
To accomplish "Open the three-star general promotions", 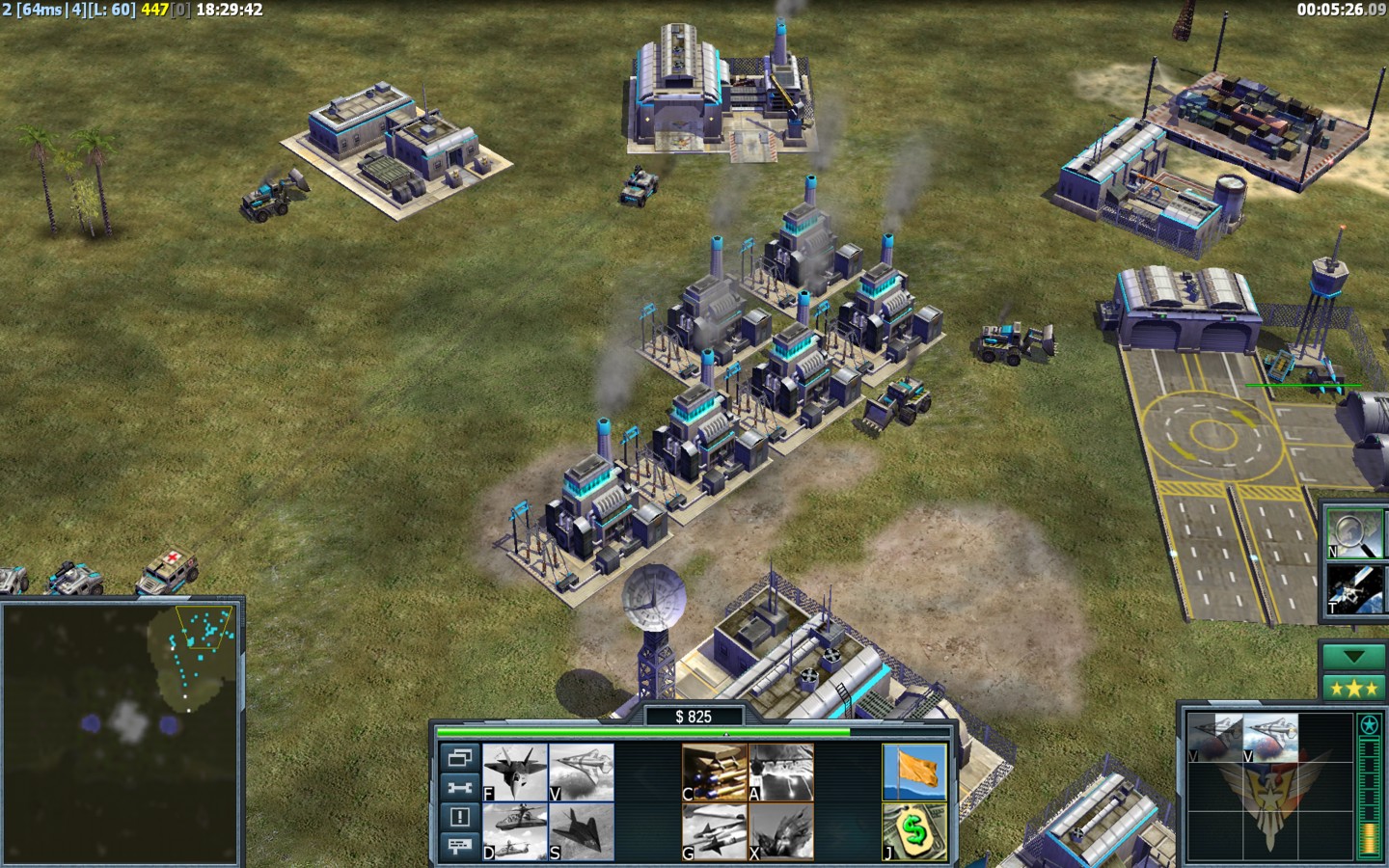I will 1354,689.
